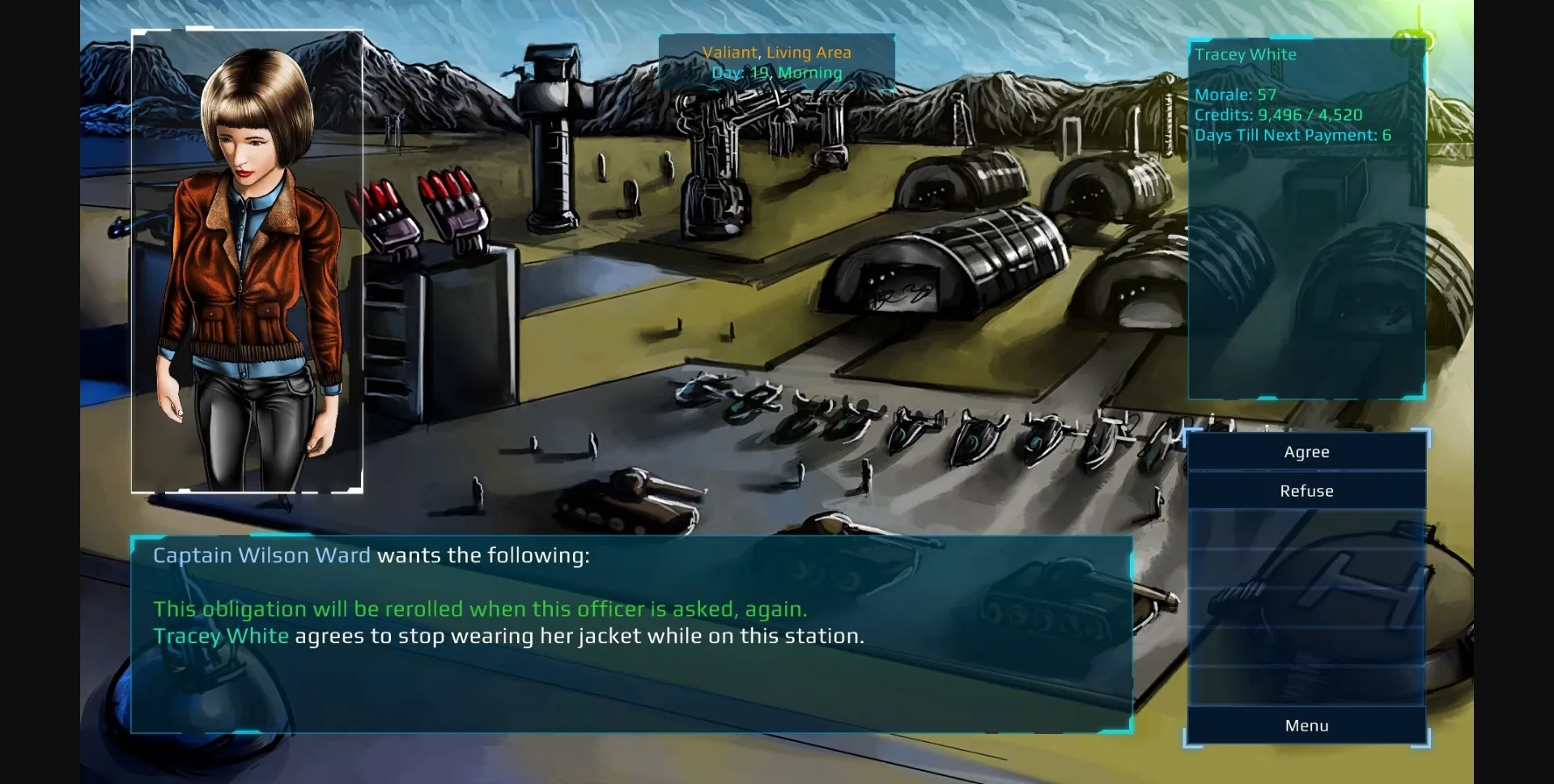Open the Menu from the choice panel
Image resolution: width=1554 pixels, height=784 pixels.
pos(1306,725)
